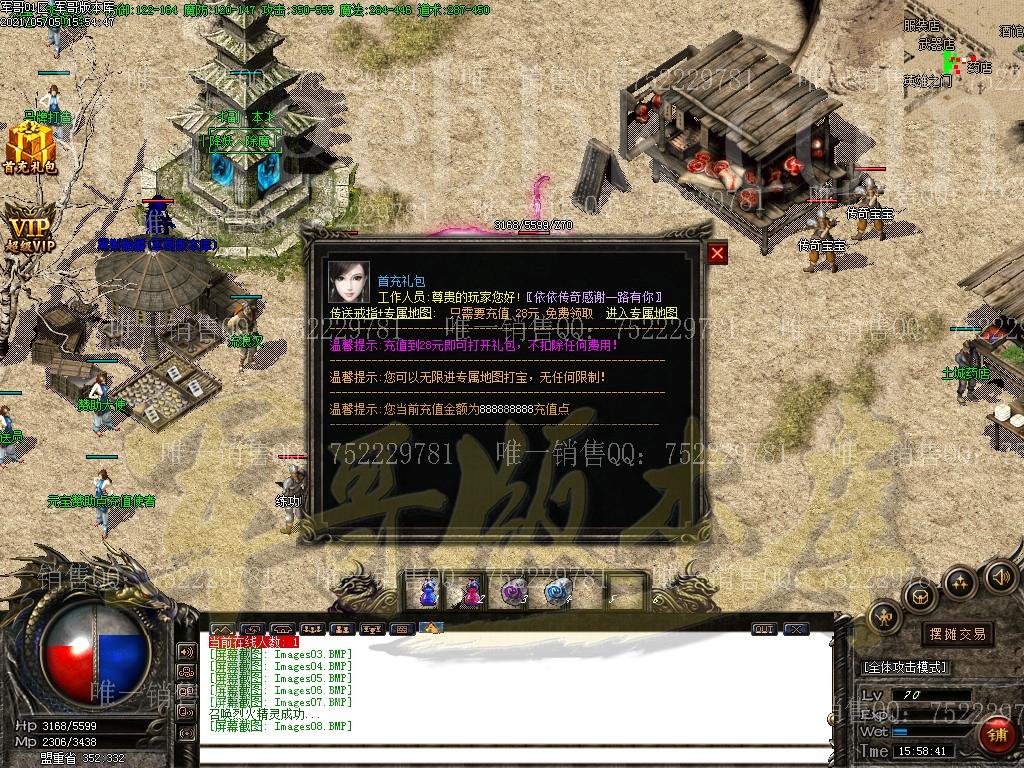The width and height of the screenshot is (1024, 768).
Task: Open the bag chest round button
Action: [918, 596]
